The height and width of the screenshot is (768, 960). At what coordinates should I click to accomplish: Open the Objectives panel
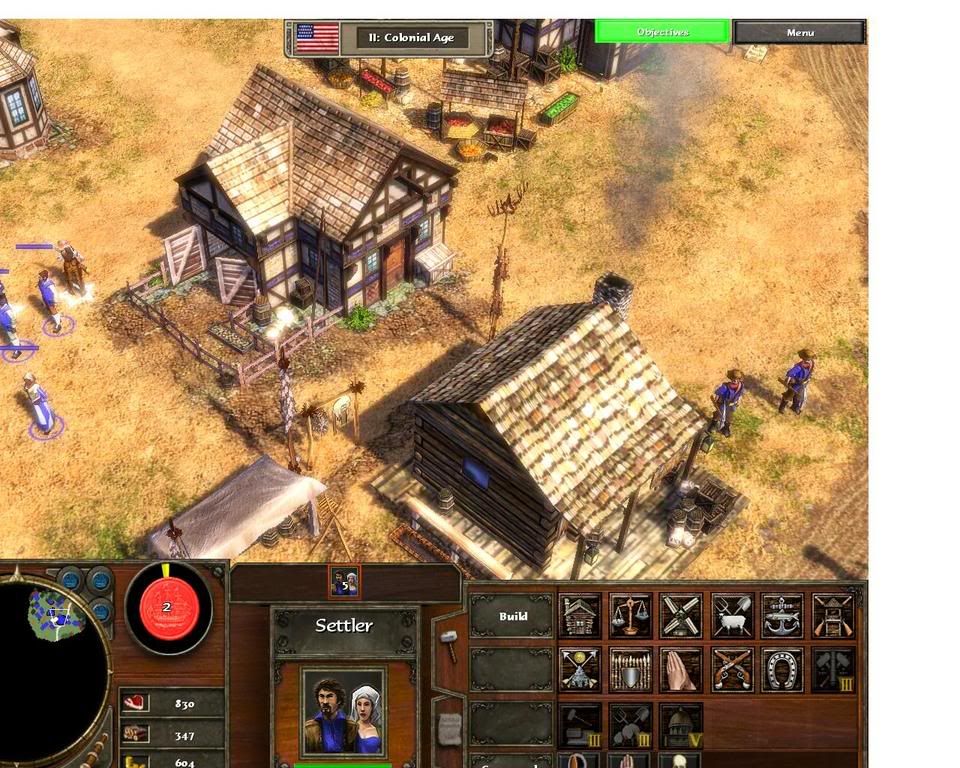tap(662, 32)
